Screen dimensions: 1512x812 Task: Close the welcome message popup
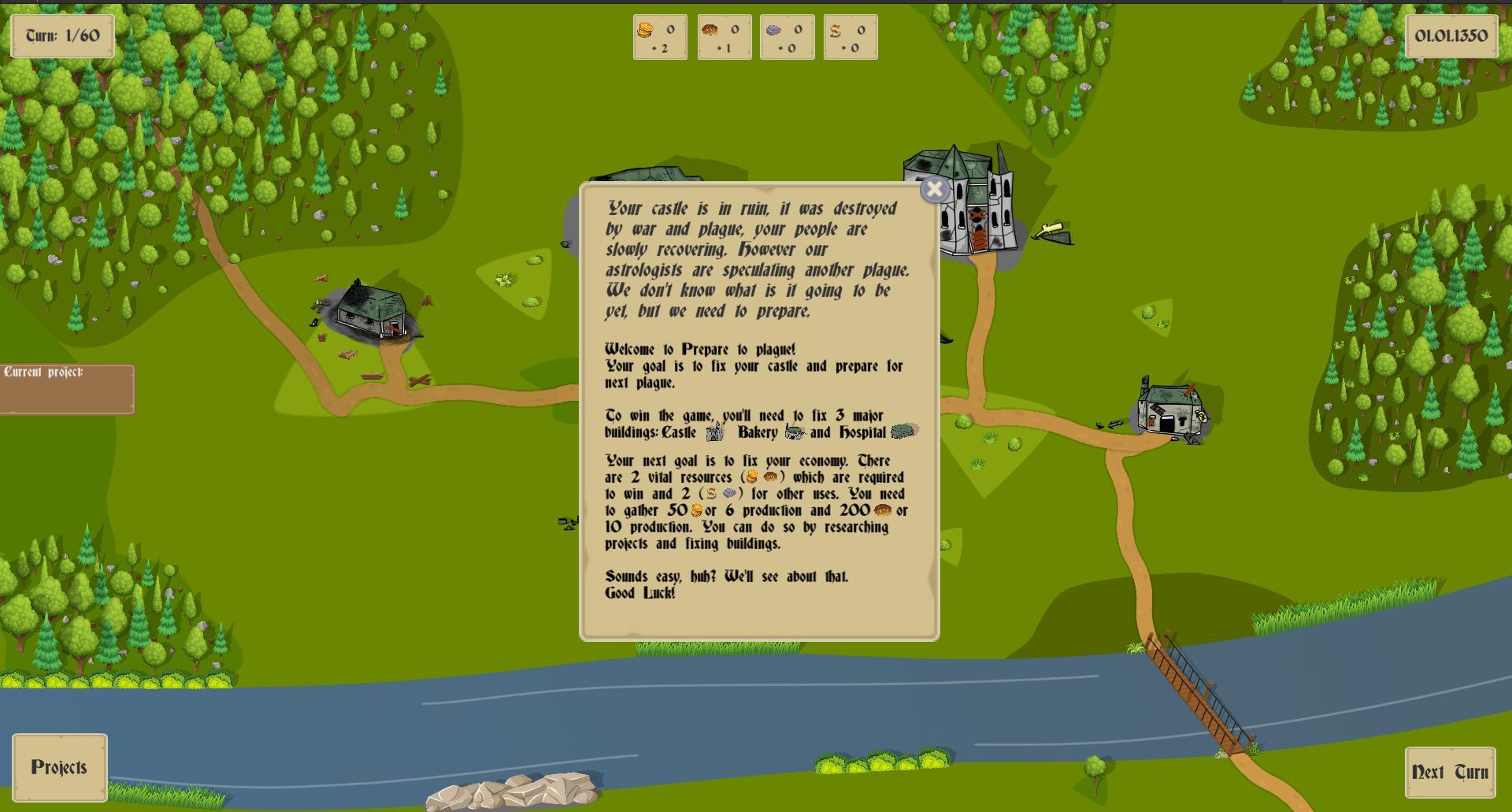[x=934, y=190]
